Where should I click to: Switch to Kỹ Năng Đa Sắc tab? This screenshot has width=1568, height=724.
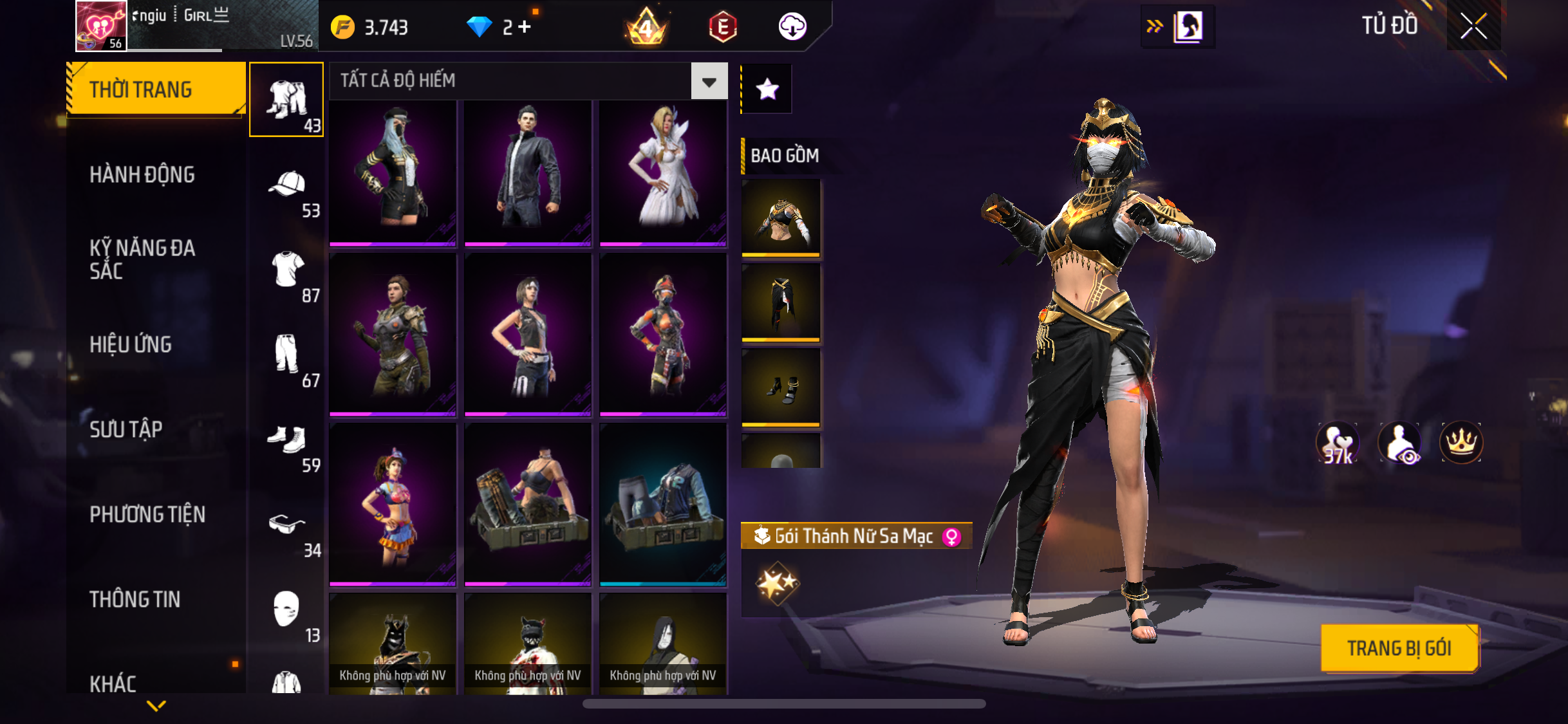[x=142, y=259]
